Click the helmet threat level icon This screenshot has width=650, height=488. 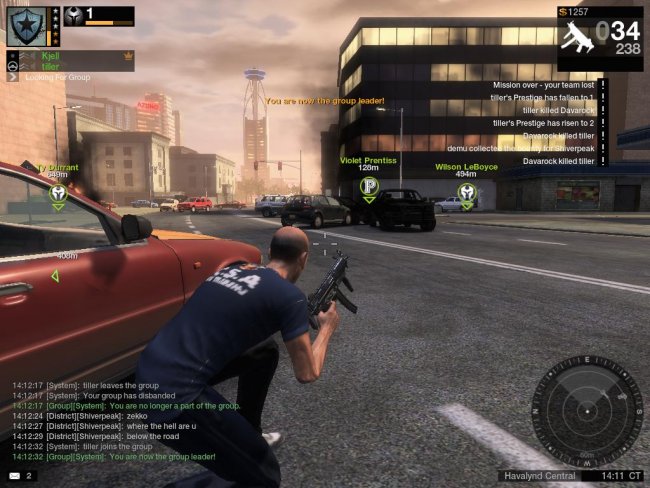tap(75, 16)
